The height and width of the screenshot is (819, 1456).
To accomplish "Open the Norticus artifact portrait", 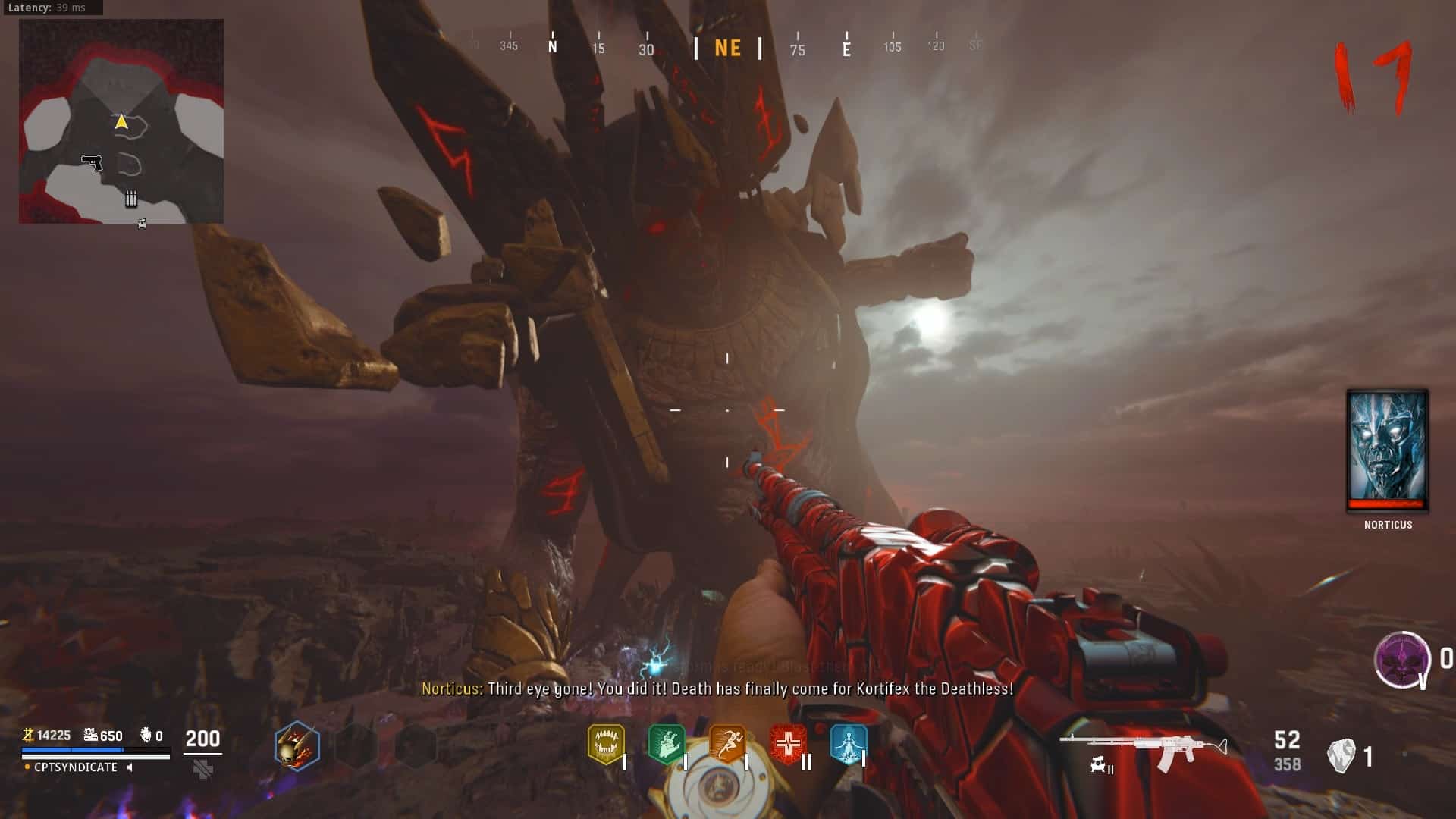I will tap(1387, 450).
